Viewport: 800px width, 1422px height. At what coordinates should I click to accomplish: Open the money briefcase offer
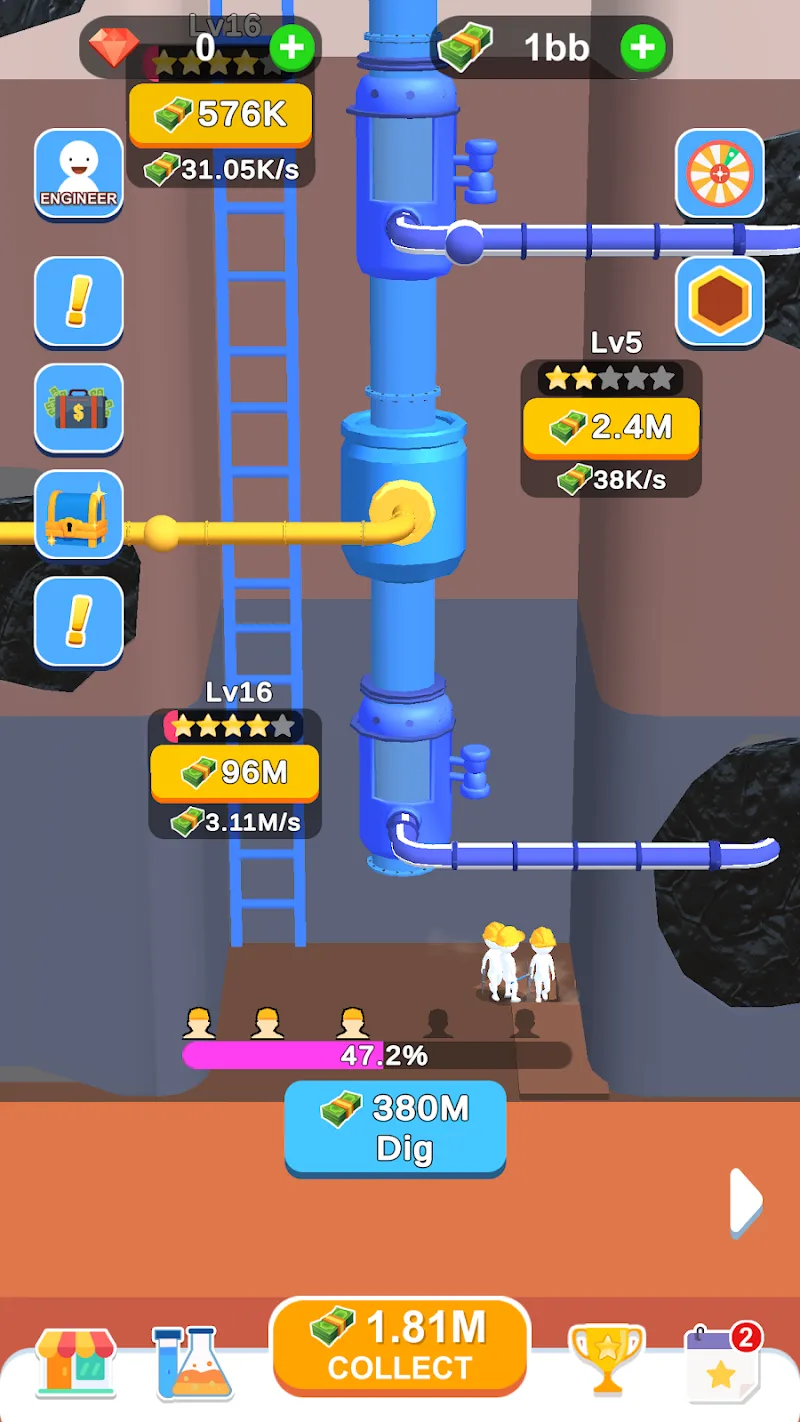[x=78, y=408]
